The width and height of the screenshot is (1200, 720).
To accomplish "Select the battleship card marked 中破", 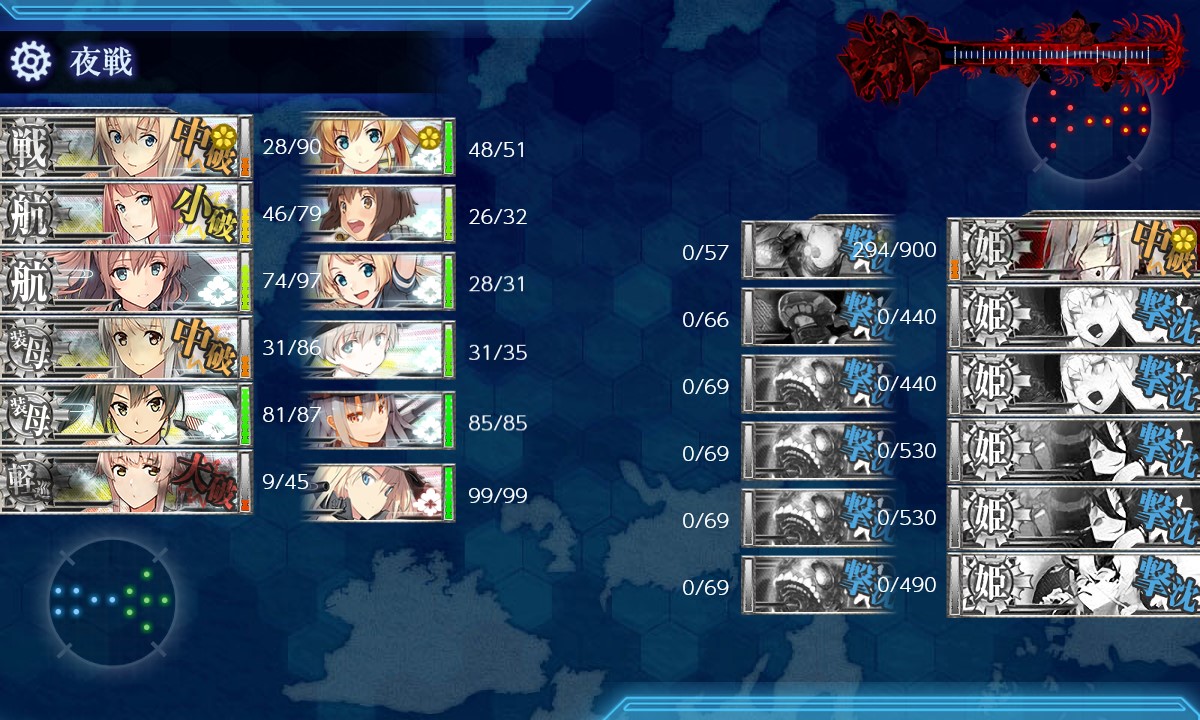I will click(125, 147).
